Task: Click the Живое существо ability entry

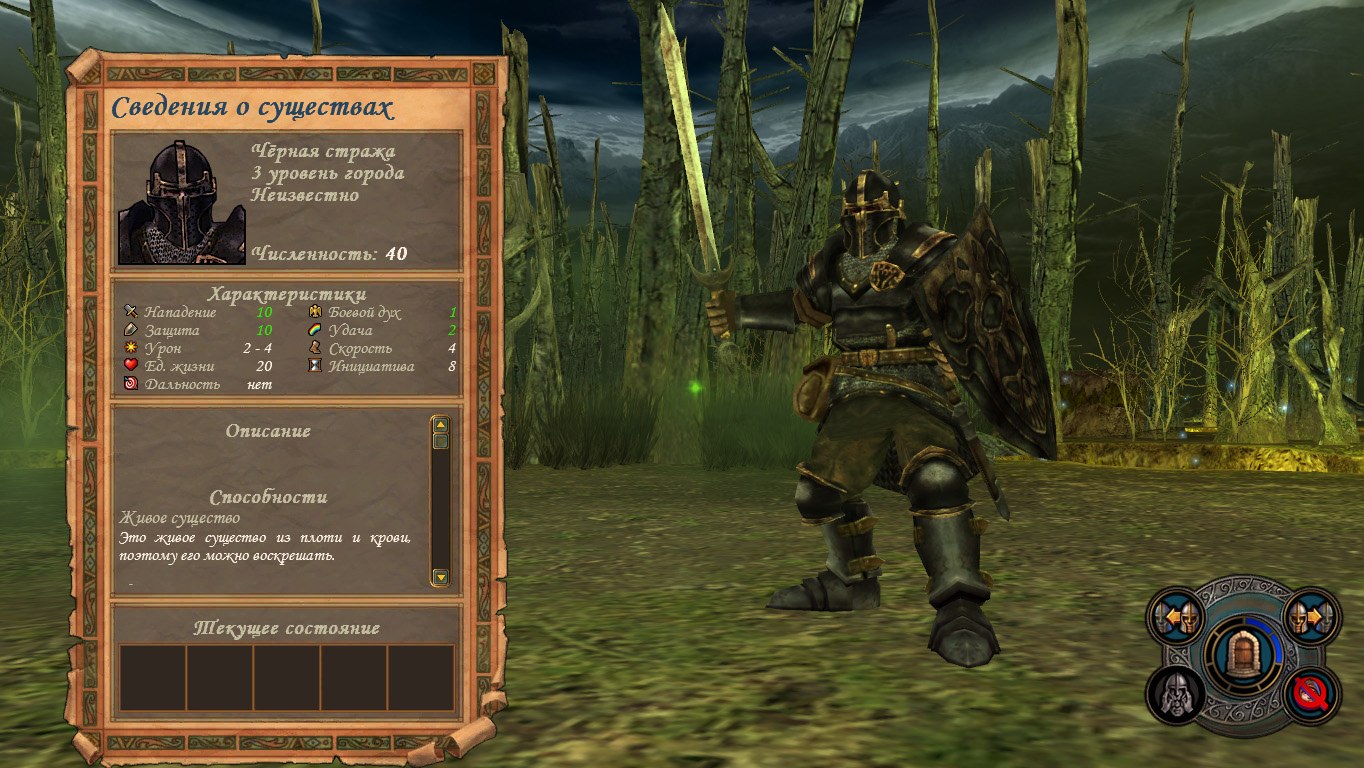Action: [180, 518]
